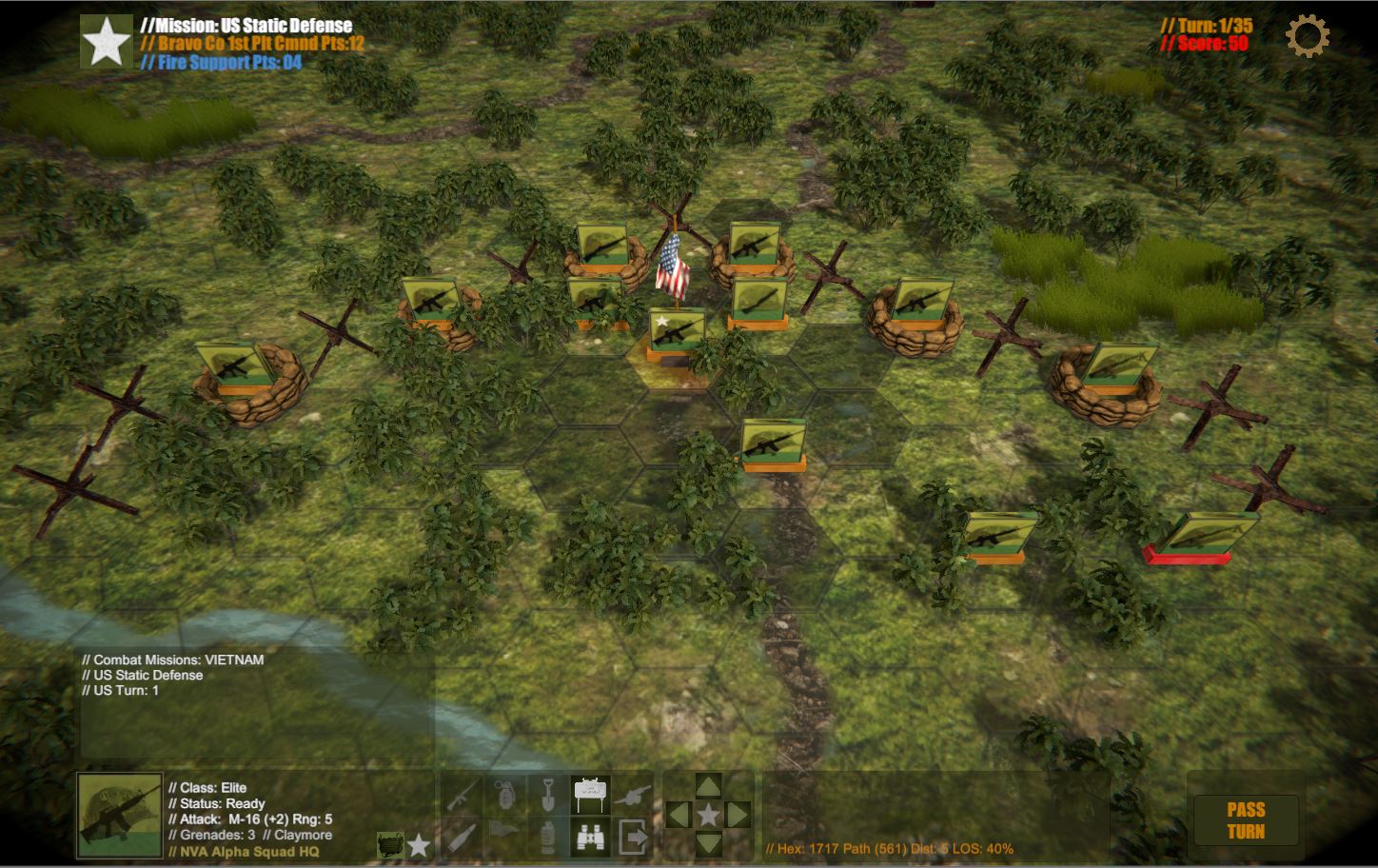Image resolution: width=1378 pixels, height=868 pixels.
Task: Pan the camera with the left arrow
Action: click(x=678, y=815)
